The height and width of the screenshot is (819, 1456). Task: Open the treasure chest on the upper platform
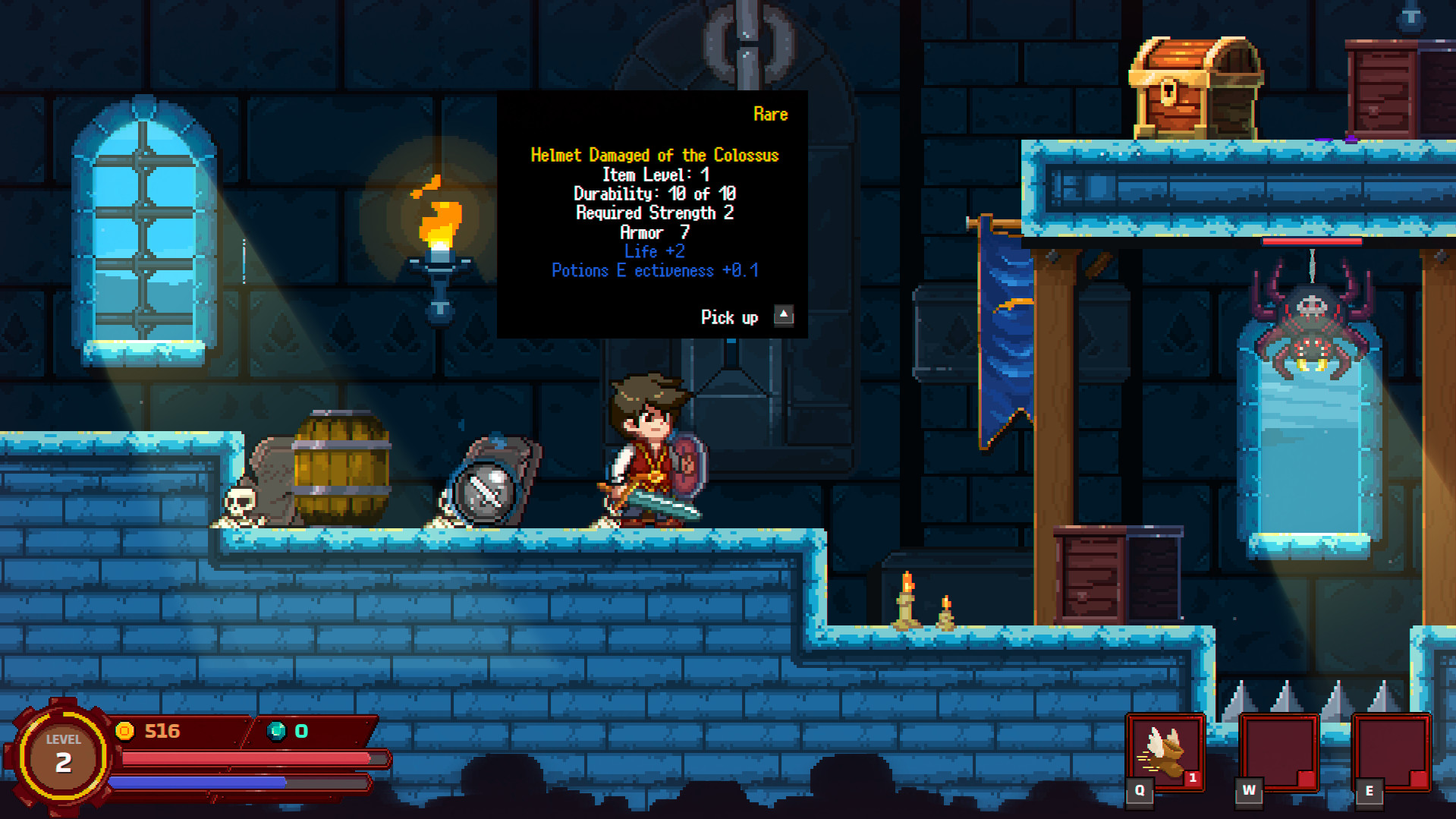point(1195,87)
